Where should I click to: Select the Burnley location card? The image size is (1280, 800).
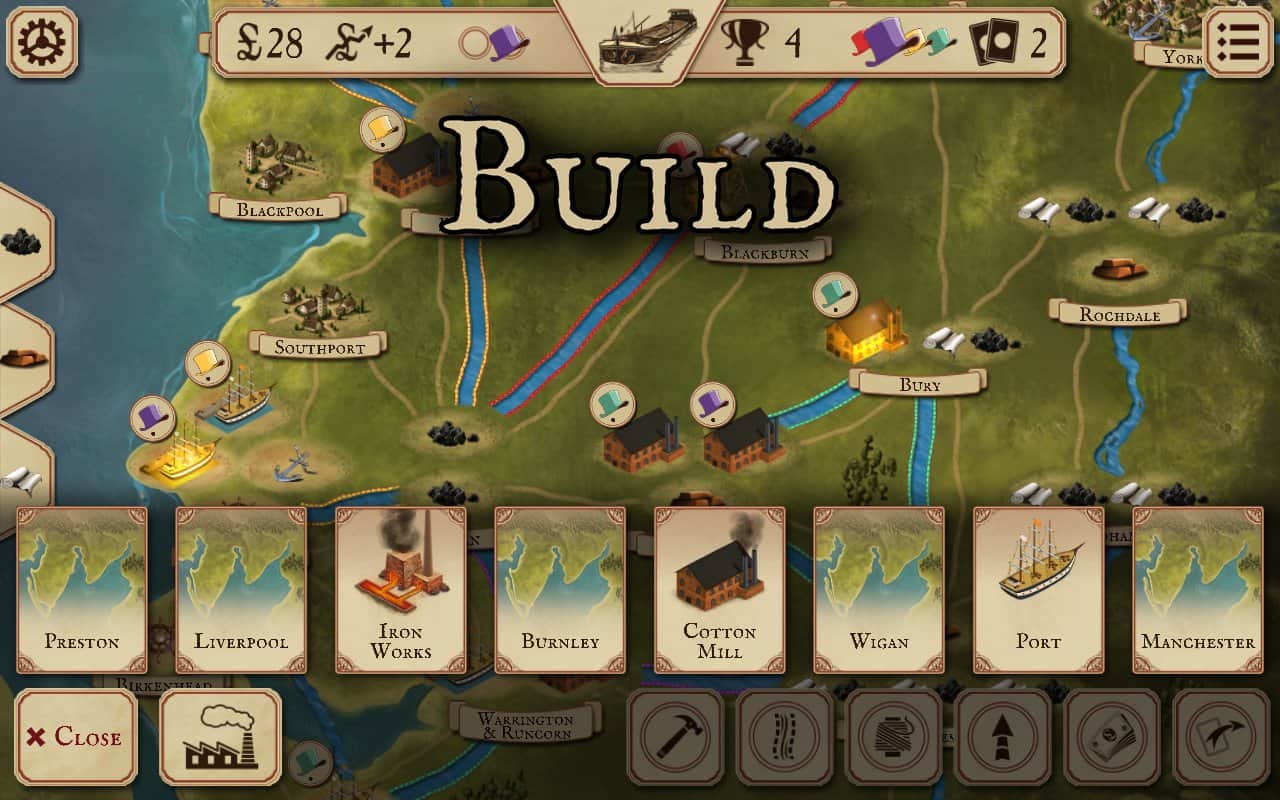[x=560, y=590]
